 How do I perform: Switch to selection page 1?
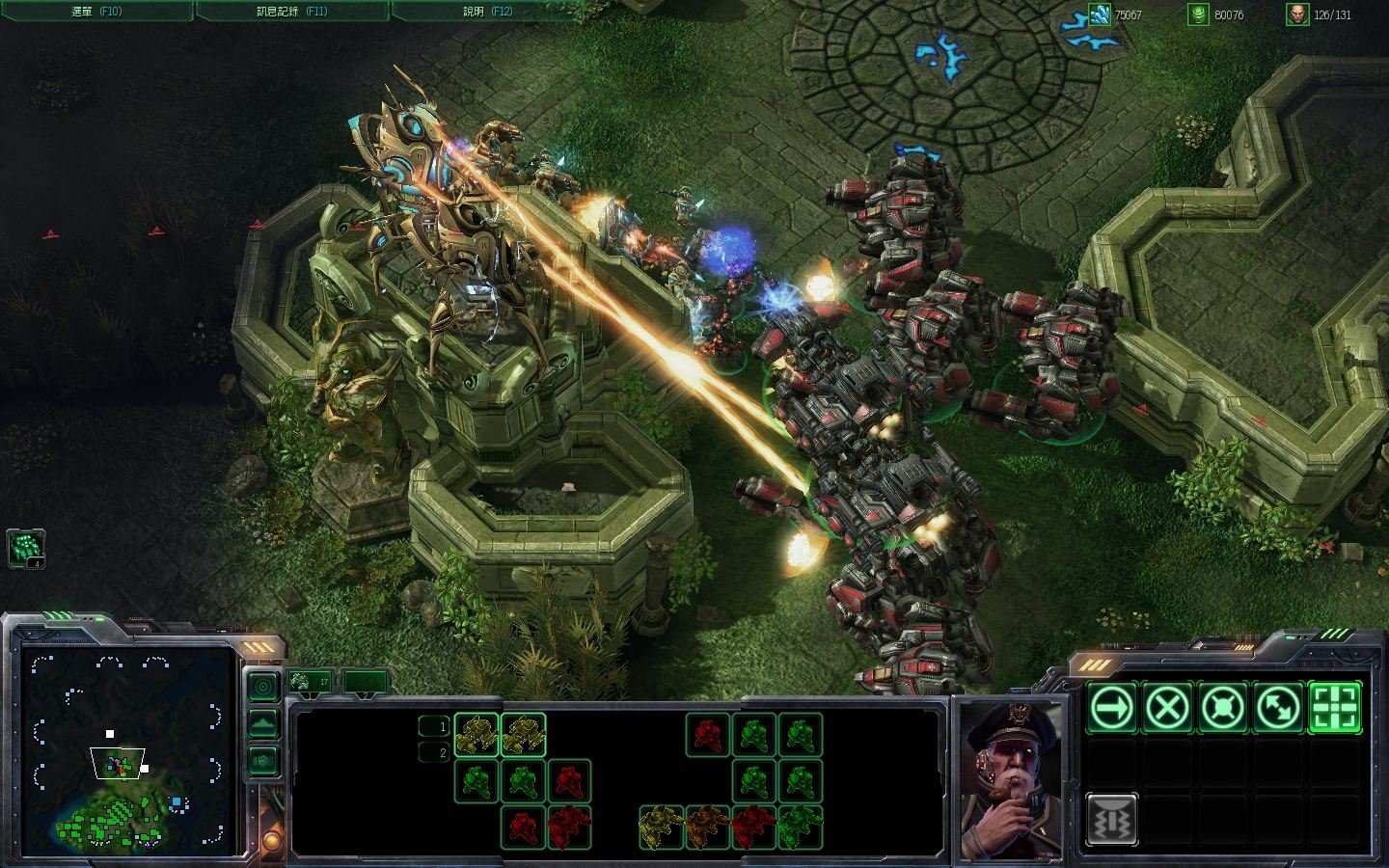tap(434, 726)
